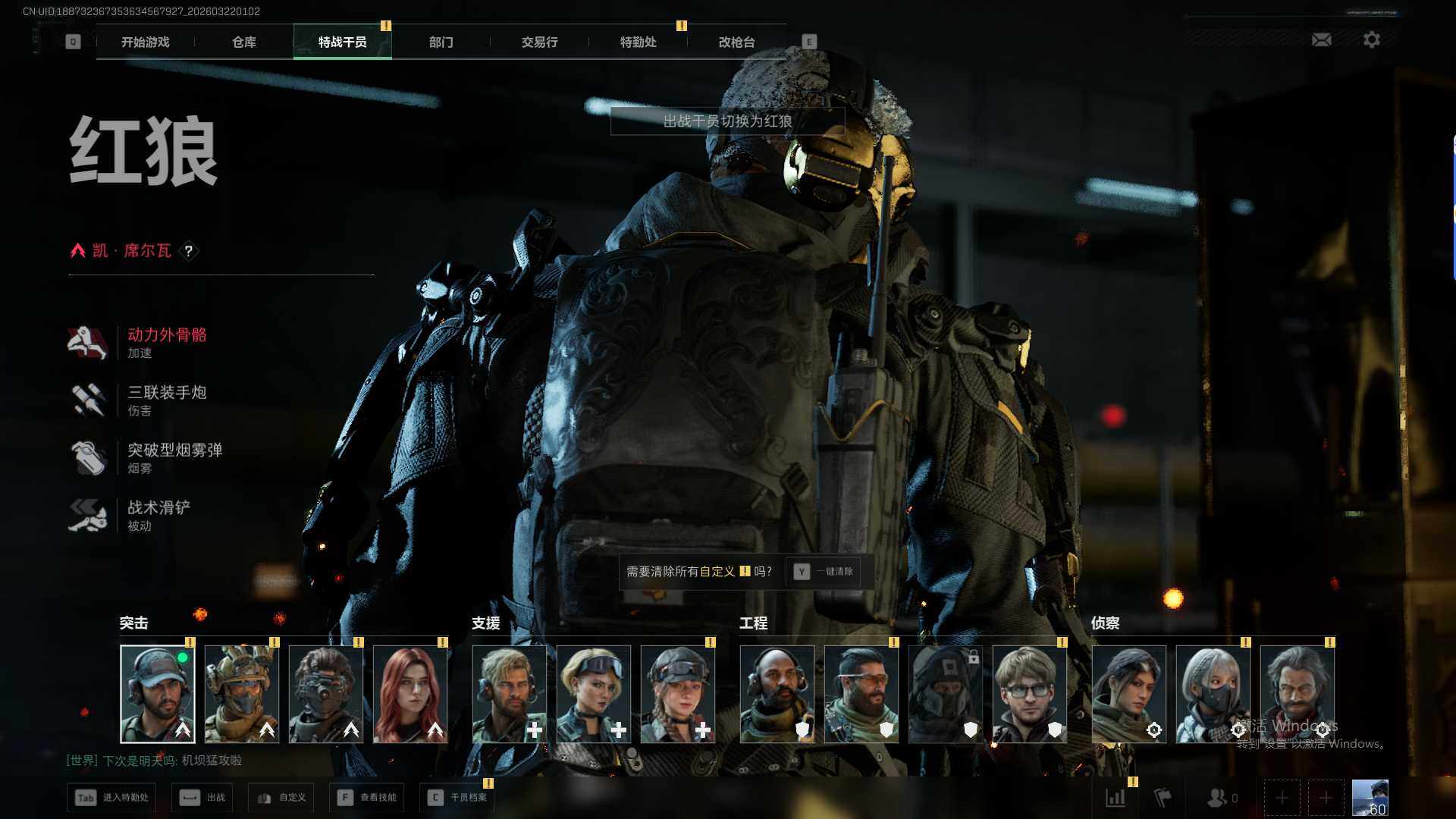The height and width of the screenshot is (819, 1456).
Task: Switch to the 开始游戏 tab
Action: pos(146,42)
